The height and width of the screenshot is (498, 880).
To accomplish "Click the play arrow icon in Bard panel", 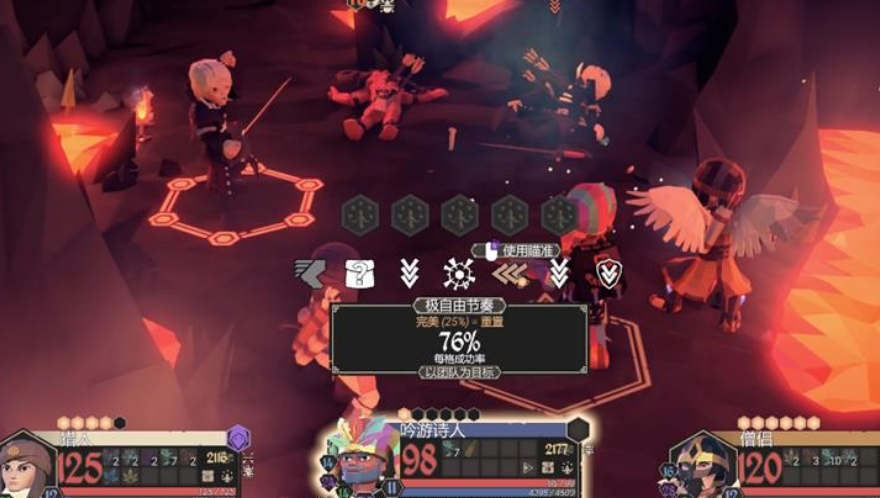I will [527, 467].
